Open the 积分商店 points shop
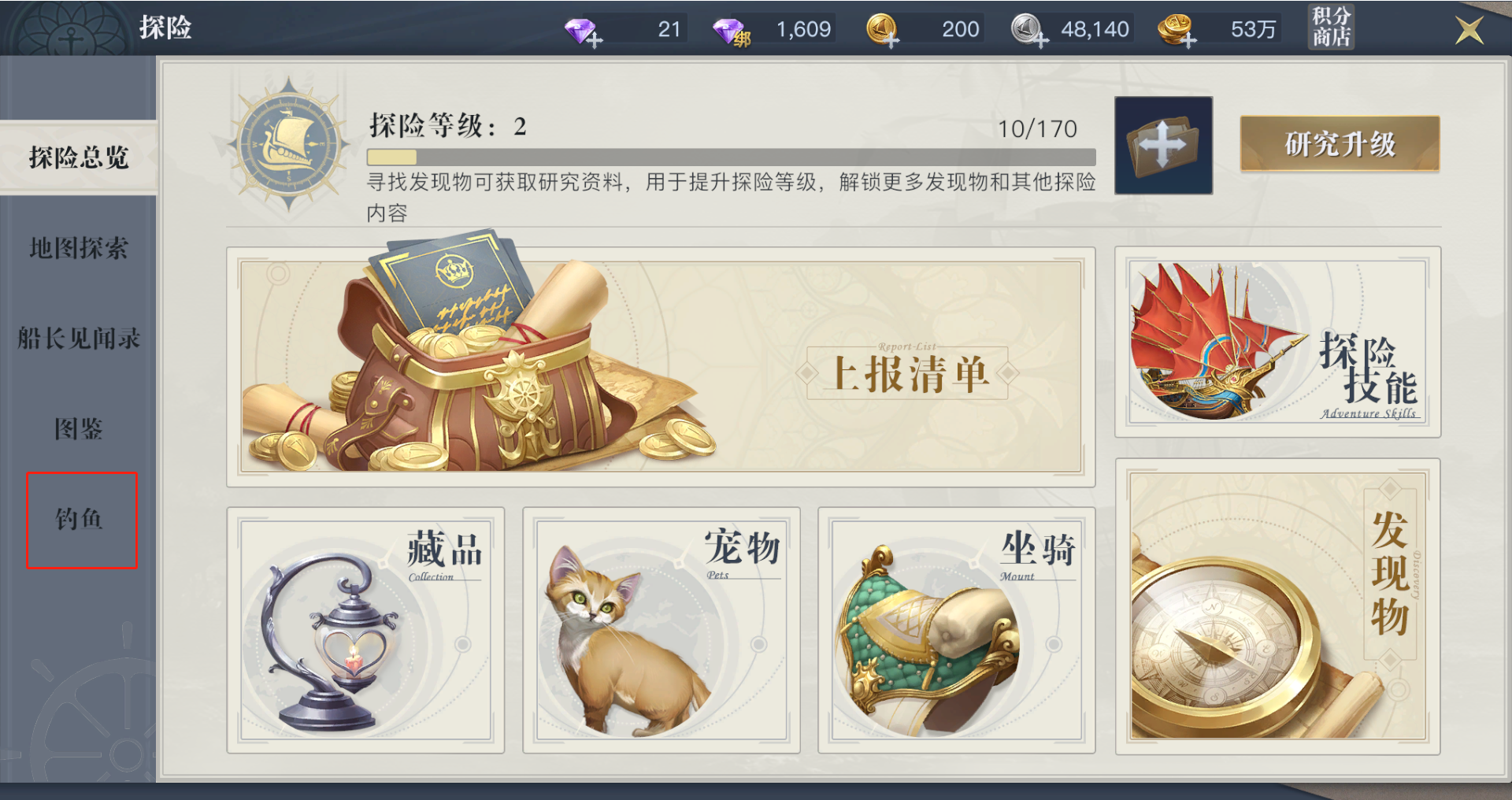 point(1331,25)
